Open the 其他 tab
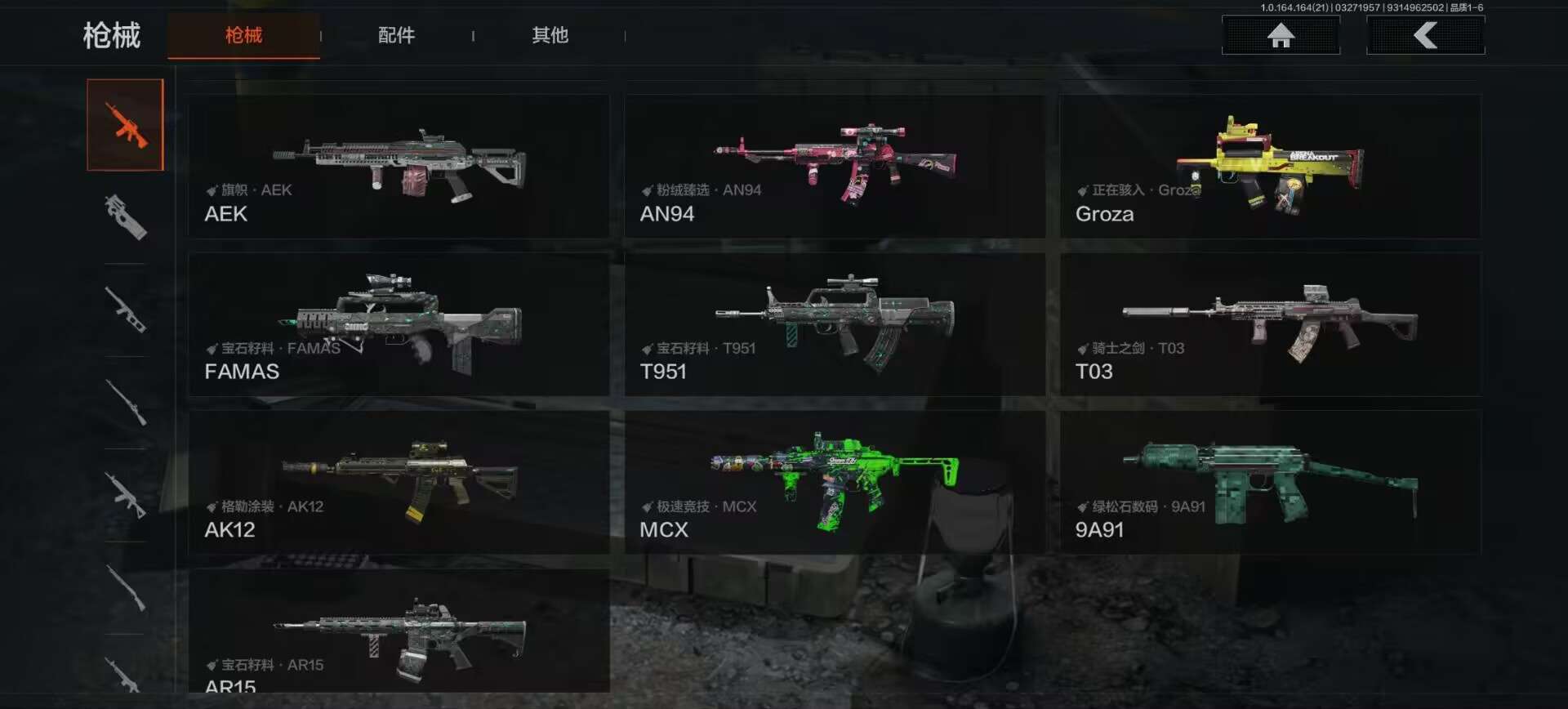 click(550, 35)
